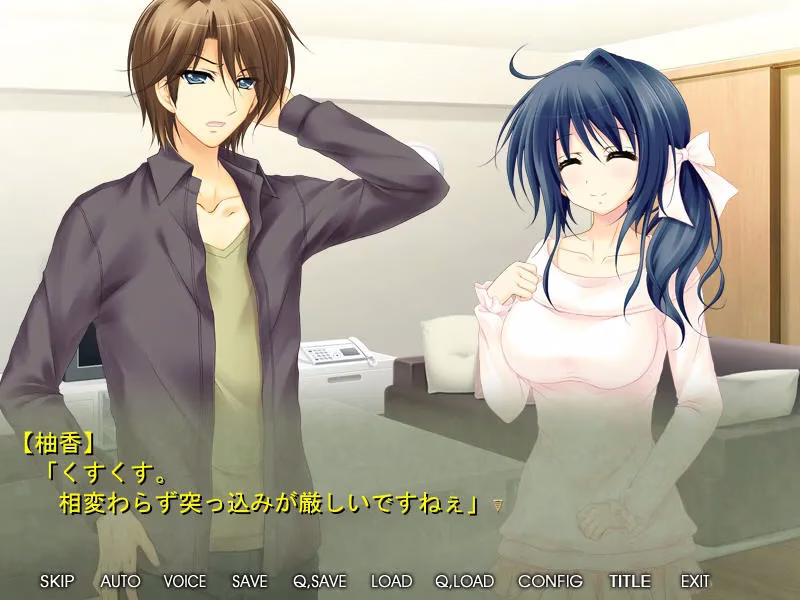The image size is (800, 600).
Task: Choose EXIT to quit the game
Action: pos(695,581)
